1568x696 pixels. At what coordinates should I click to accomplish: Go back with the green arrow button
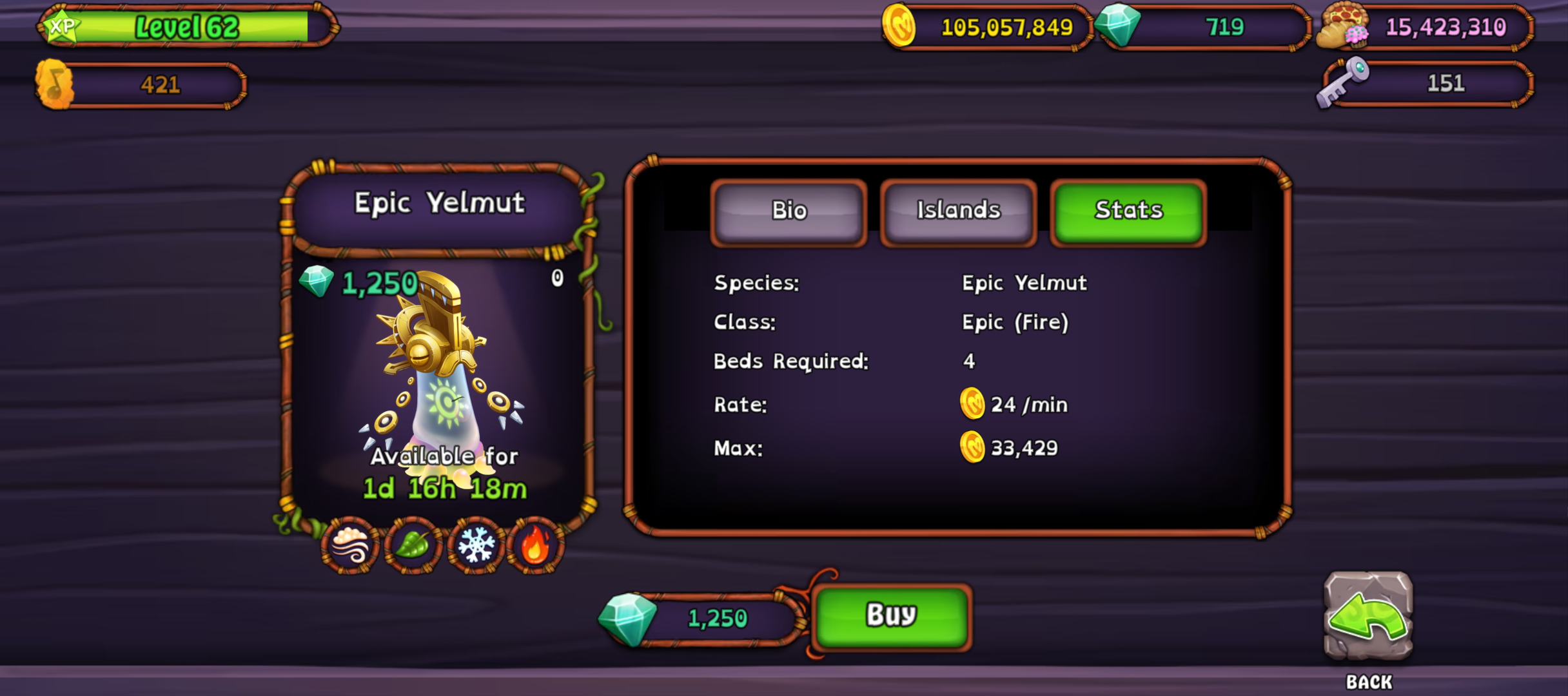(x=1368, y=617)
